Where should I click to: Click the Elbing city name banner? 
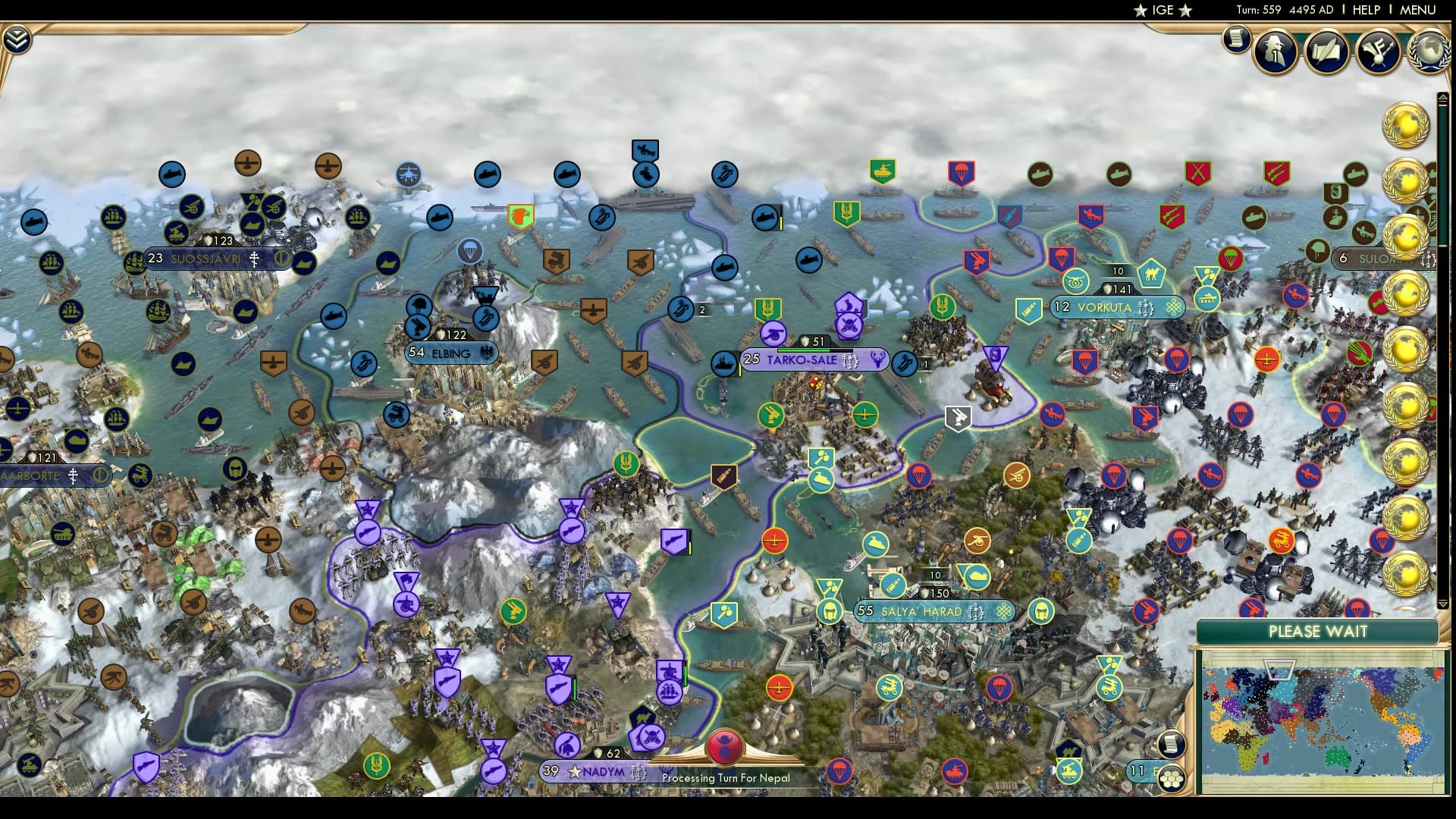pyautogui.click(x=451, y=352)
